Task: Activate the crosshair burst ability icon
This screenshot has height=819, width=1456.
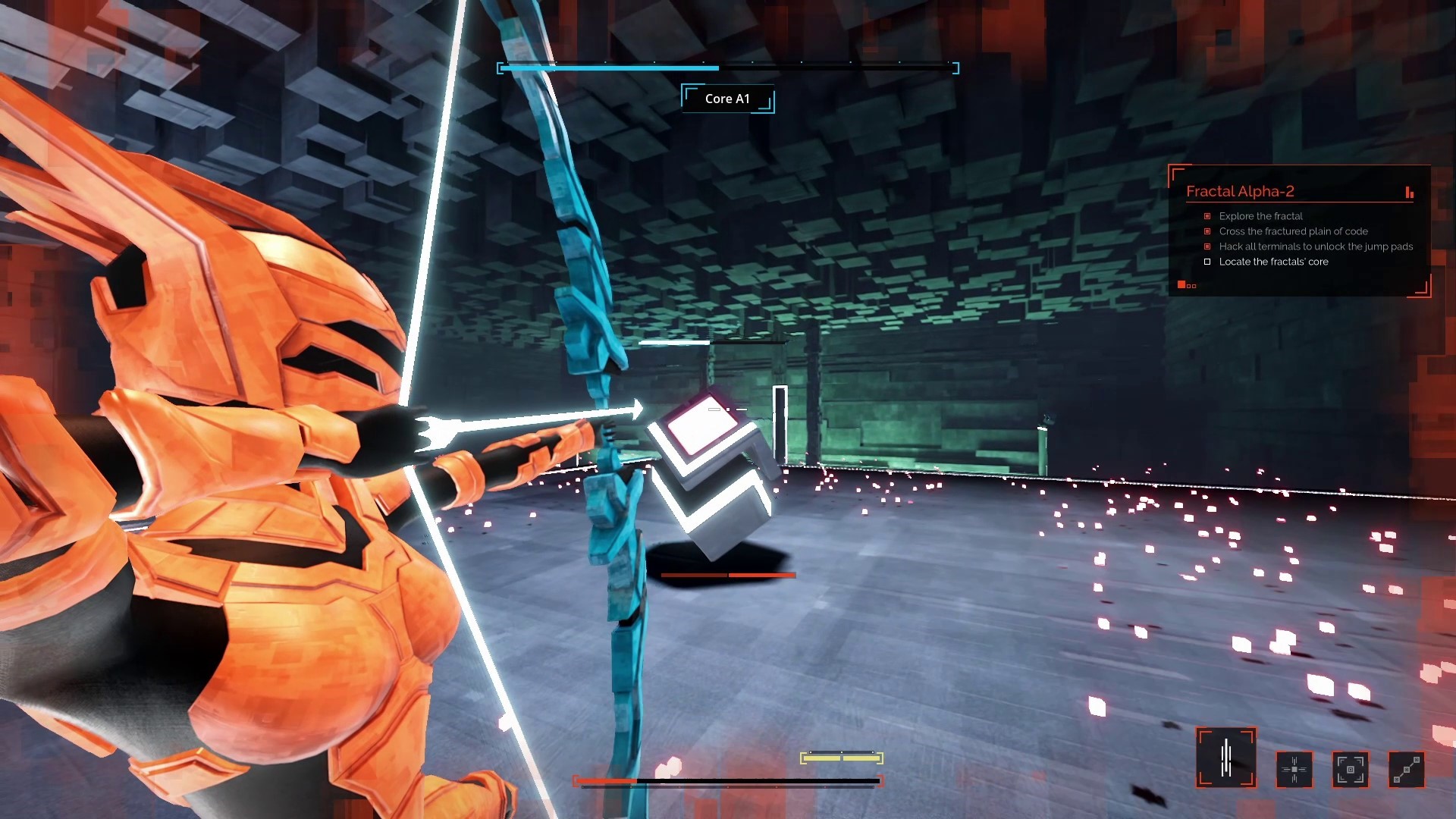Action: point(1294,769)
